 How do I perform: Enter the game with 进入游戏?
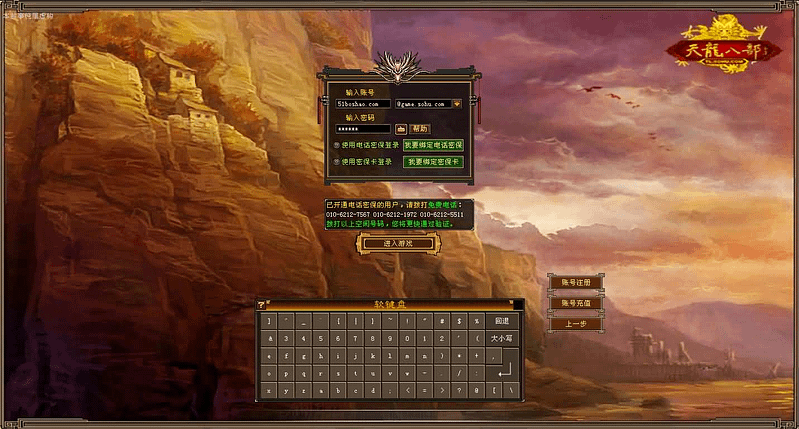click(396, 243)
